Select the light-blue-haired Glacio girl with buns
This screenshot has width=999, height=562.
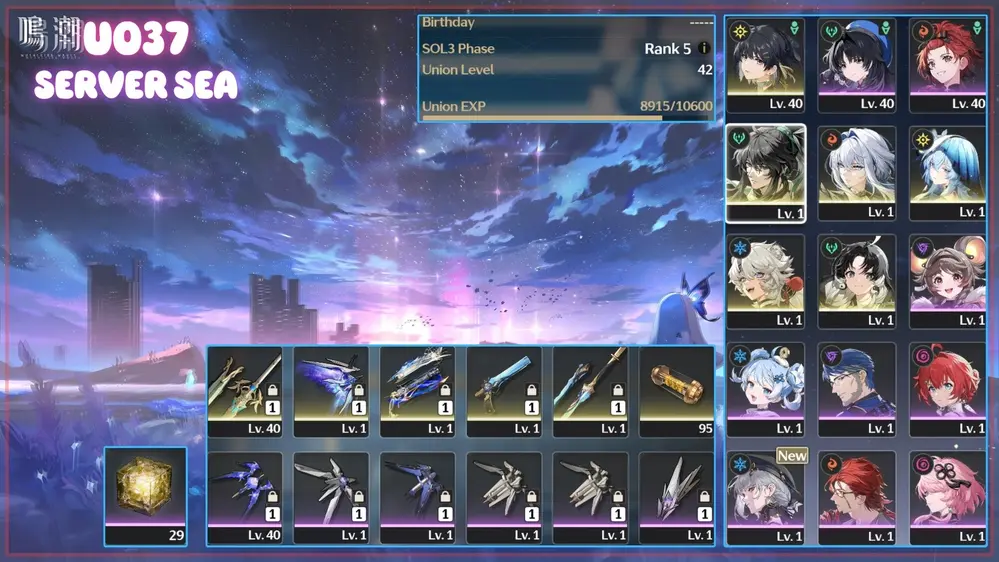coord(765,387)
